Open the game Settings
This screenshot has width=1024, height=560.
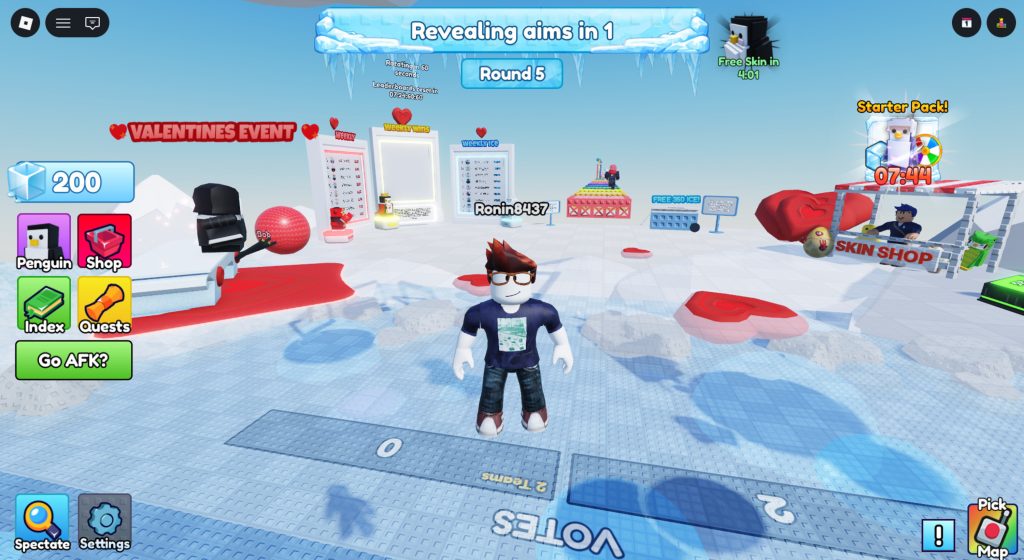104,522
